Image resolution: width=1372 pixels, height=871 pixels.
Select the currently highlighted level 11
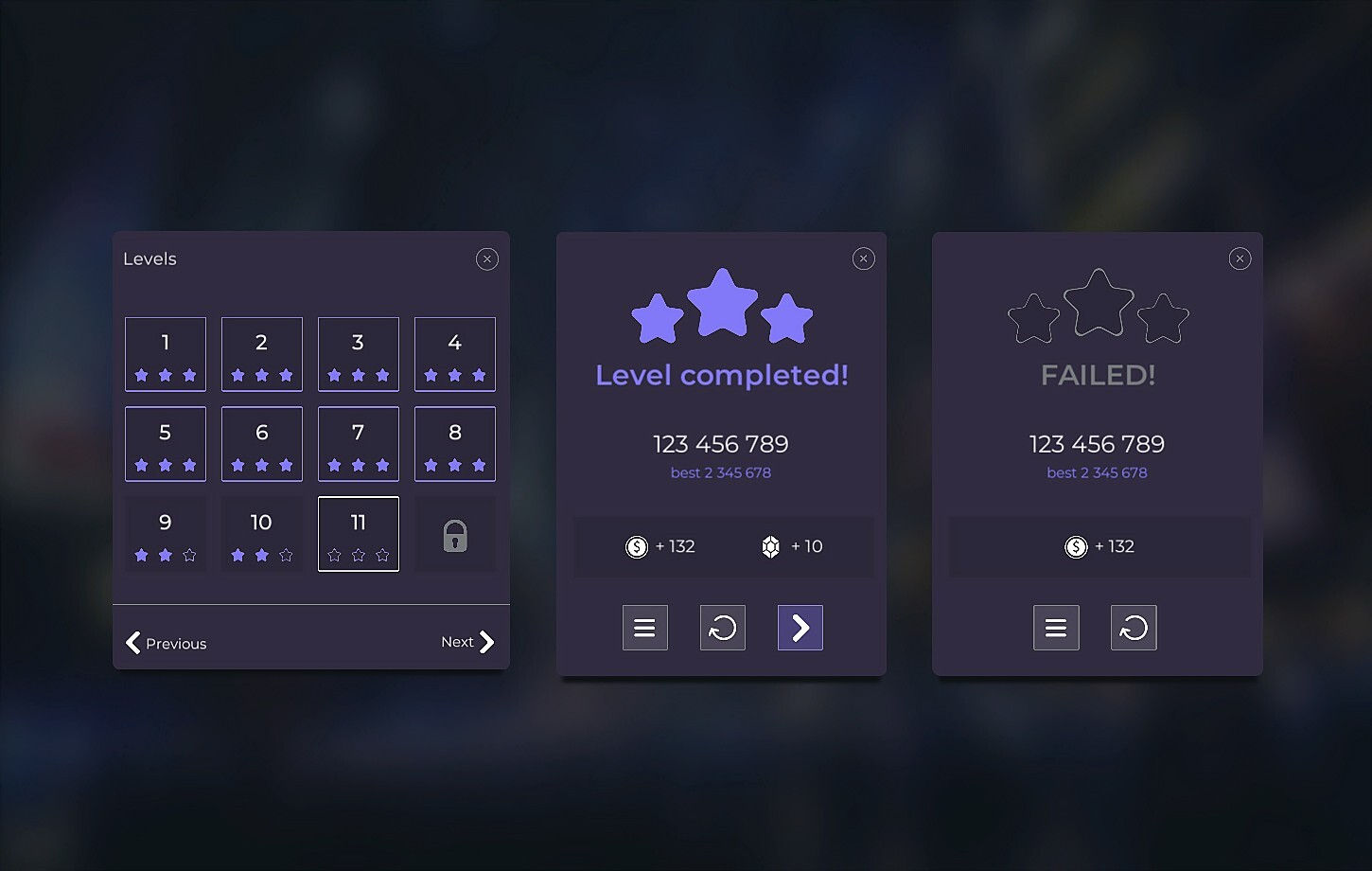pyautogui.click(x=358, y=533)
